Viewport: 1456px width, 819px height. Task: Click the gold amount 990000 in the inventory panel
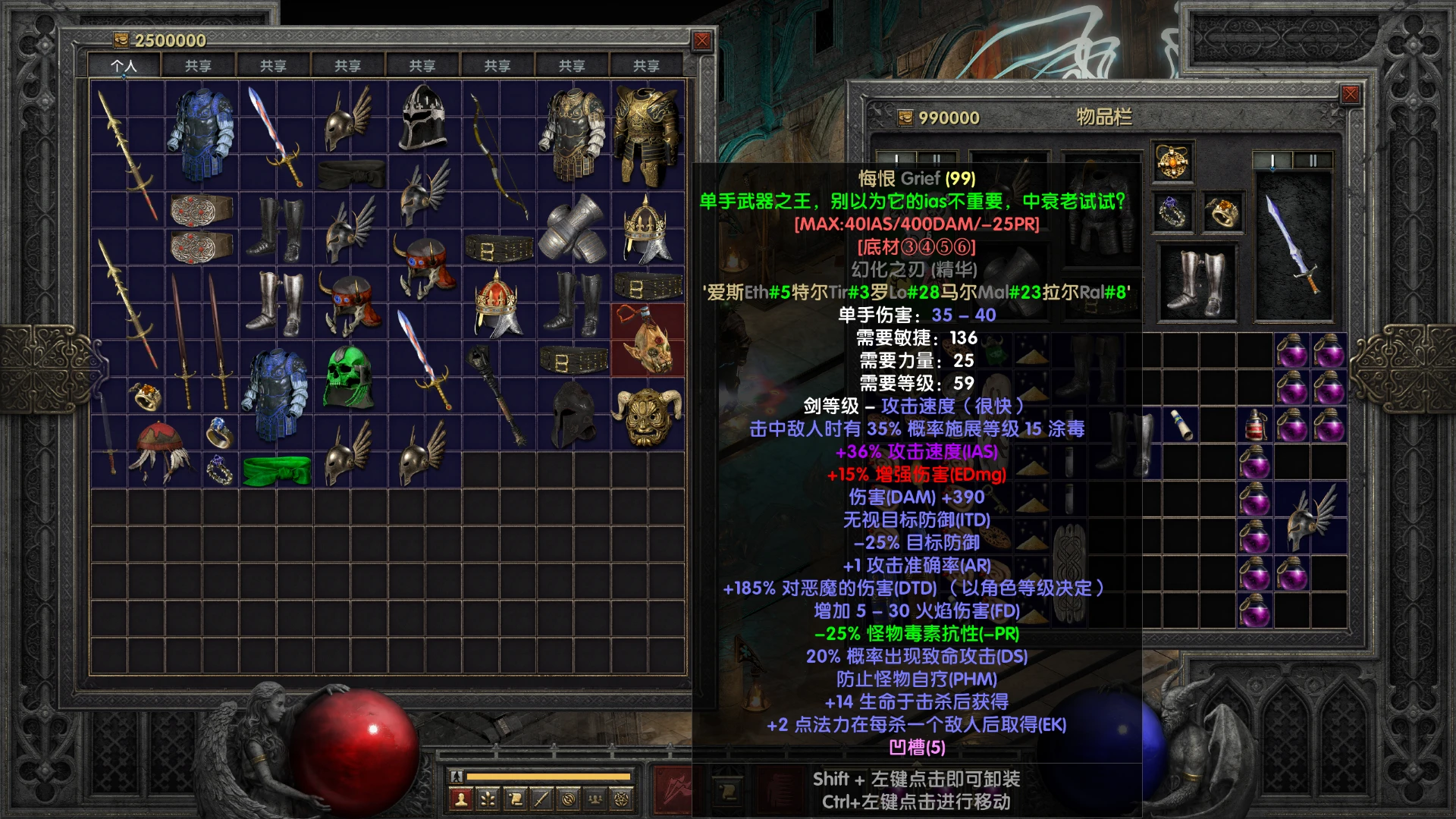[x=943, y=118]
